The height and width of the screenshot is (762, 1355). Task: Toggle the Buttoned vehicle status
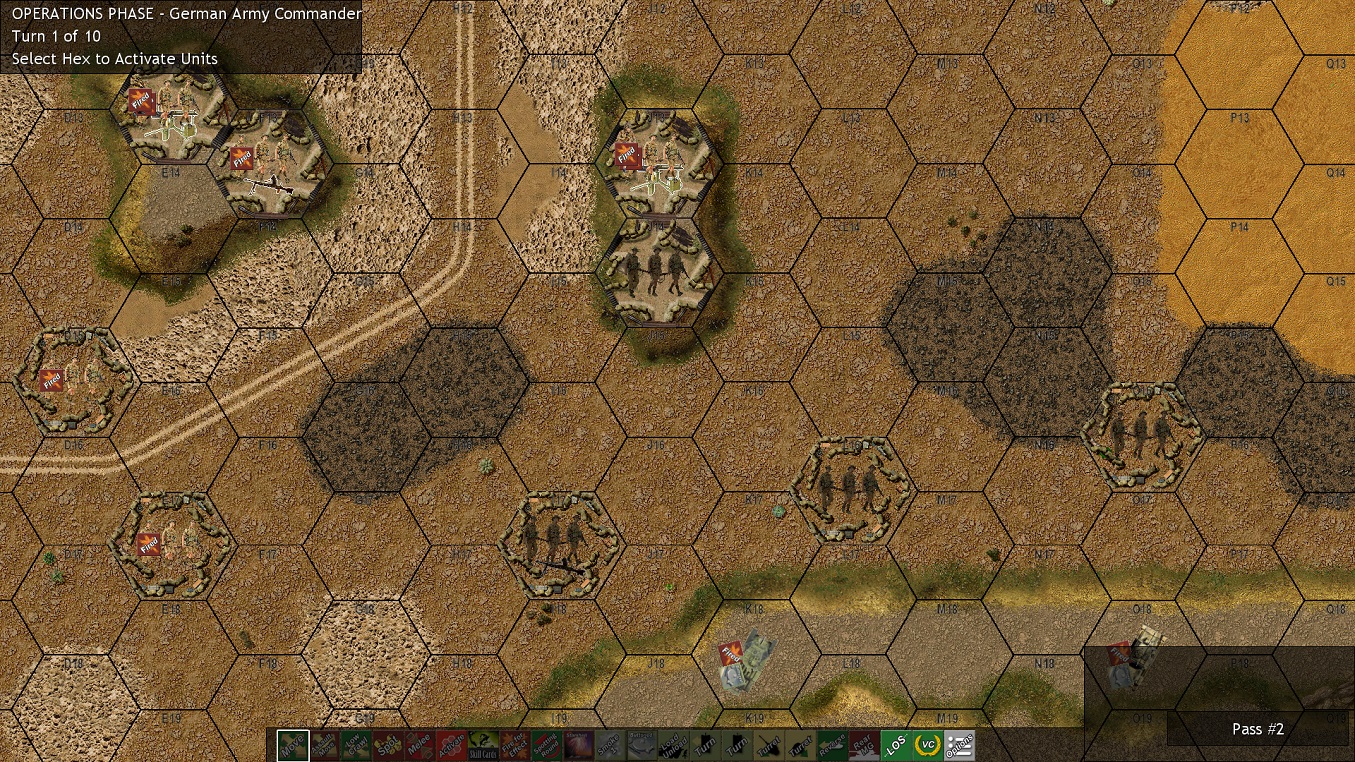pyautogui.click(x=641, y=745)
